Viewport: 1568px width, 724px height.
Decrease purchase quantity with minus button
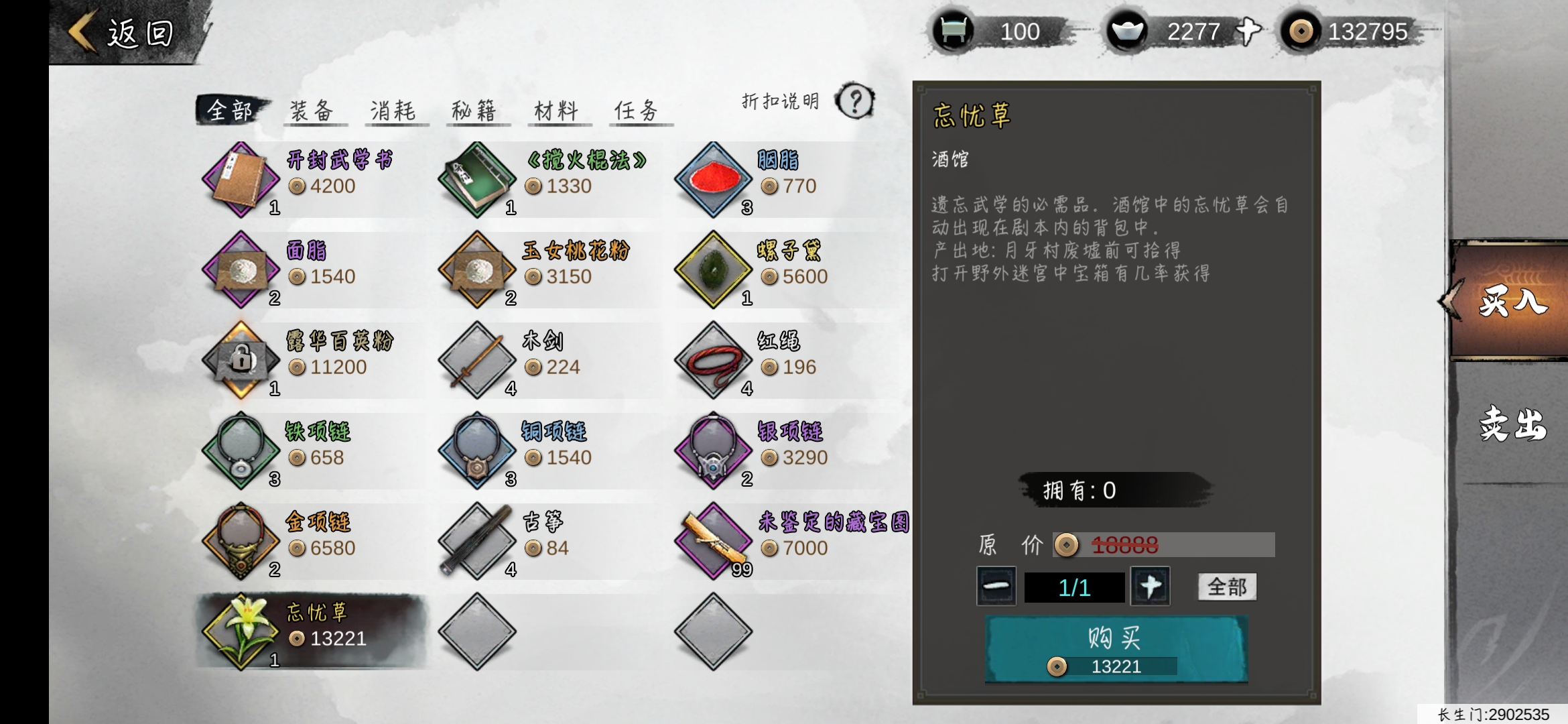[996, 587]
